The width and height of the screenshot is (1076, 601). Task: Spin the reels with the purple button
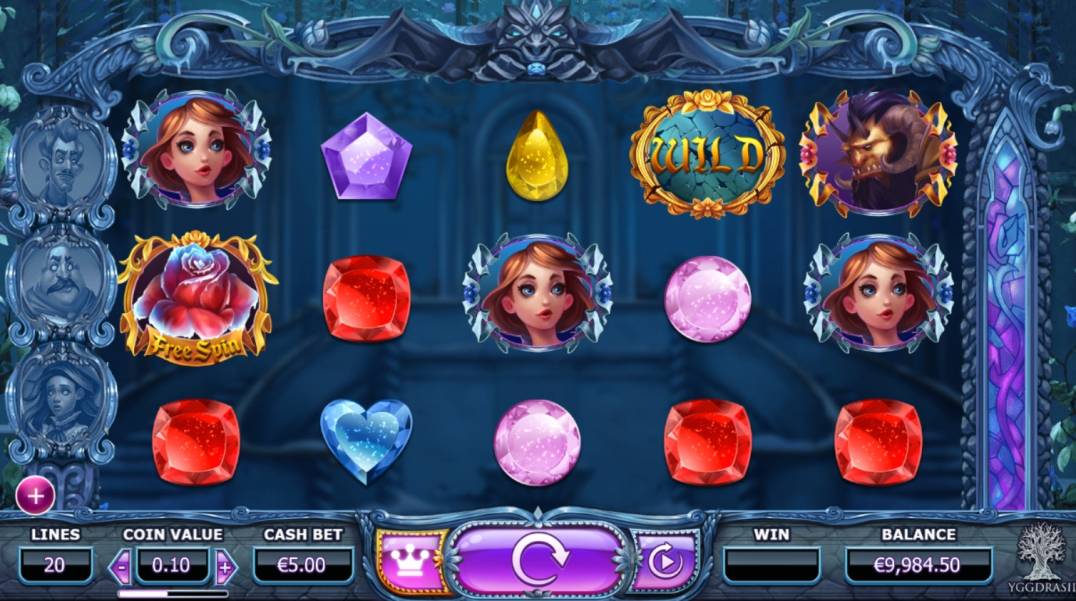pos(539,561)
